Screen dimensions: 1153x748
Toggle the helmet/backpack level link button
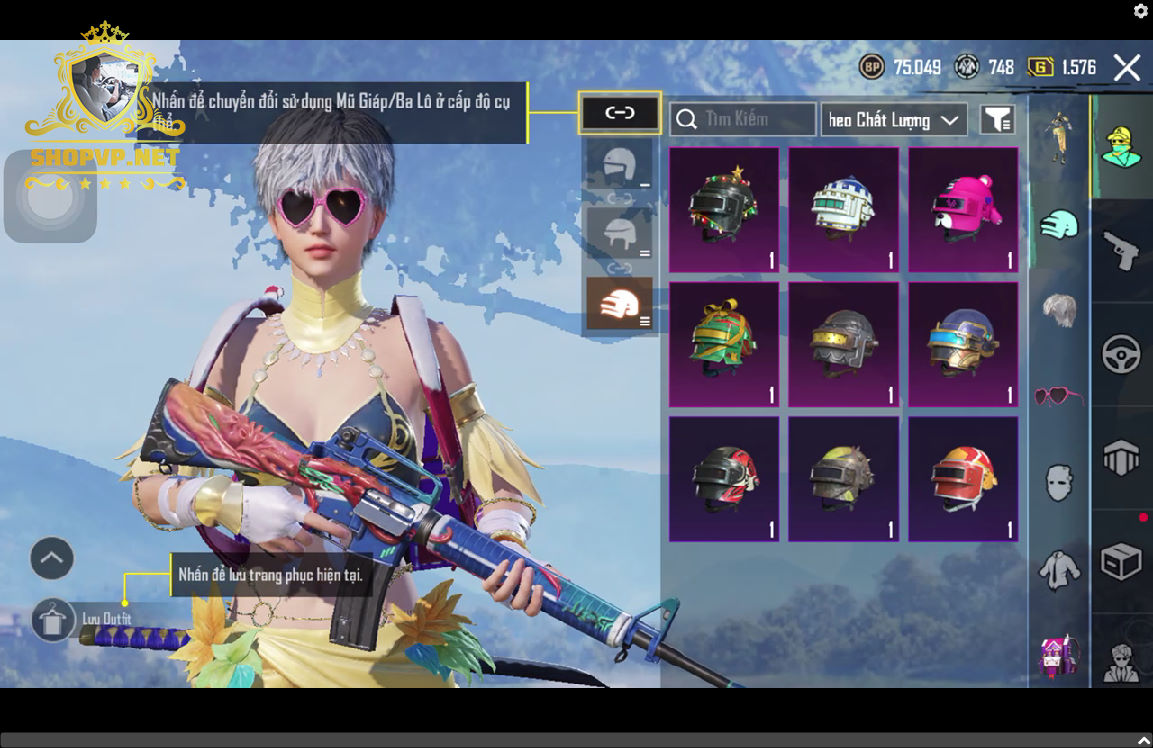(x=620, y=112)
